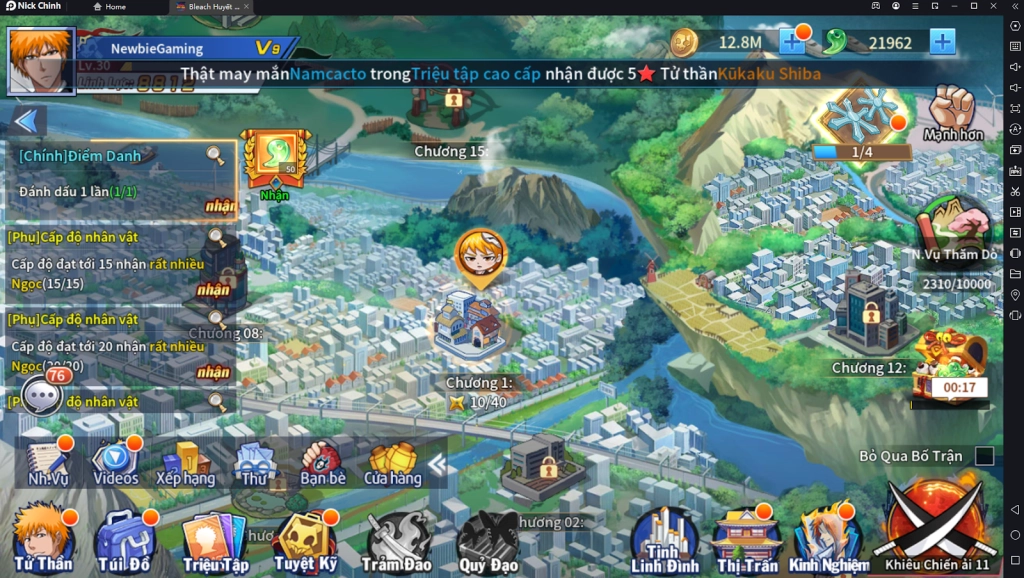The height and width of the screenshot is (578, 1024).
Task: Open the Tử Thần character menu
Action: click(x=42, y=538)
